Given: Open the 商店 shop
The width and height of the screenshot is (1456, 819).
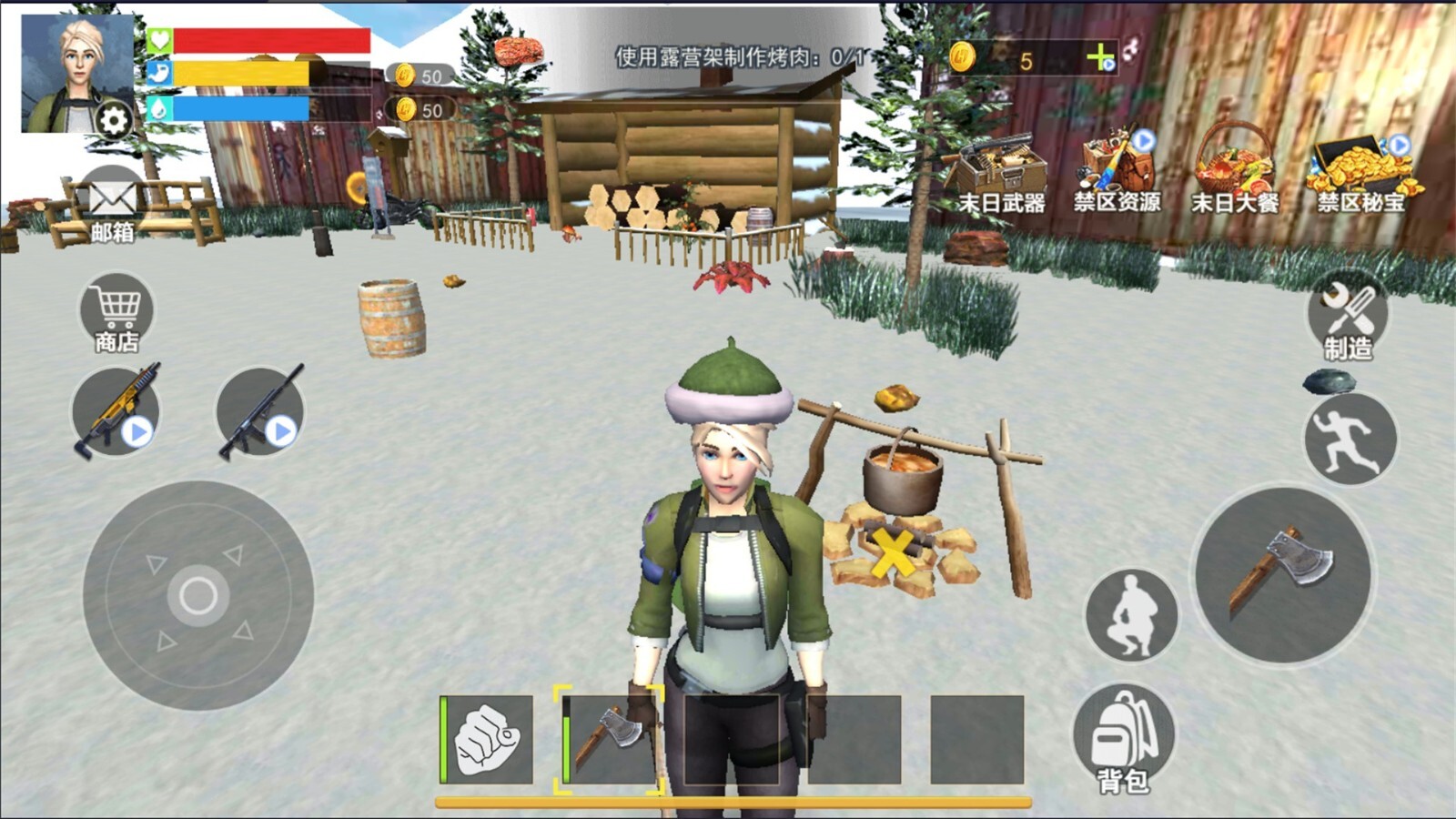Looking at the screenshot, I should point(116,314).
